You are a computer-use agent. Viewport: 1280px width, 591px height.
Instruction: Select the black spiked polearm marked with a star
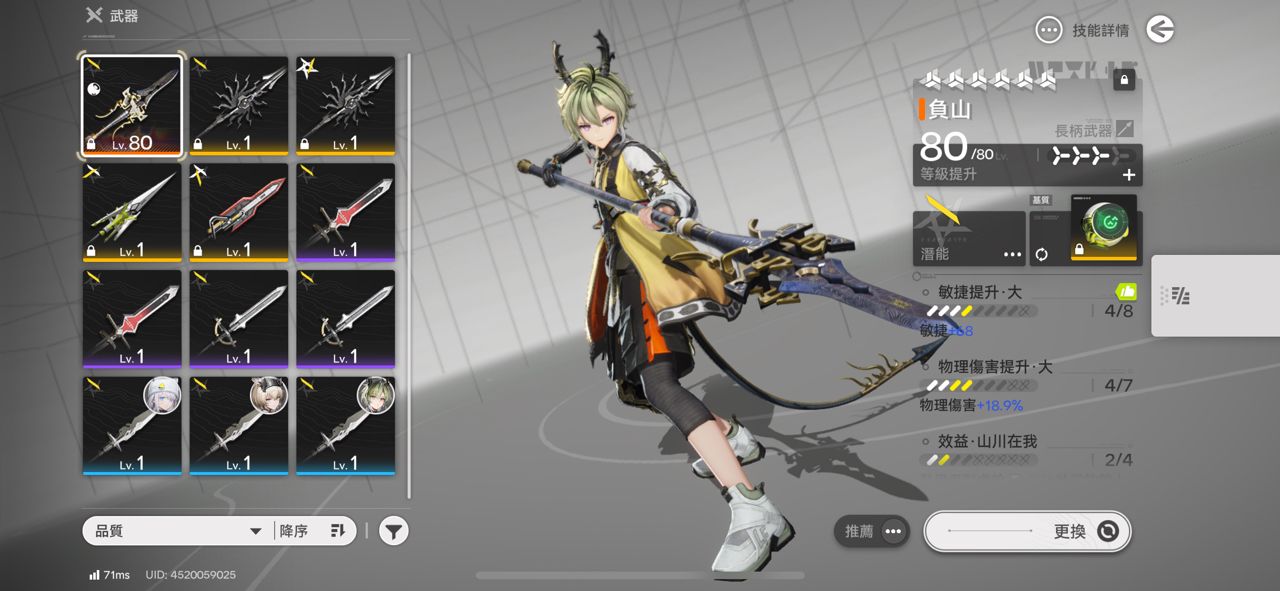[x=345, y=106]
